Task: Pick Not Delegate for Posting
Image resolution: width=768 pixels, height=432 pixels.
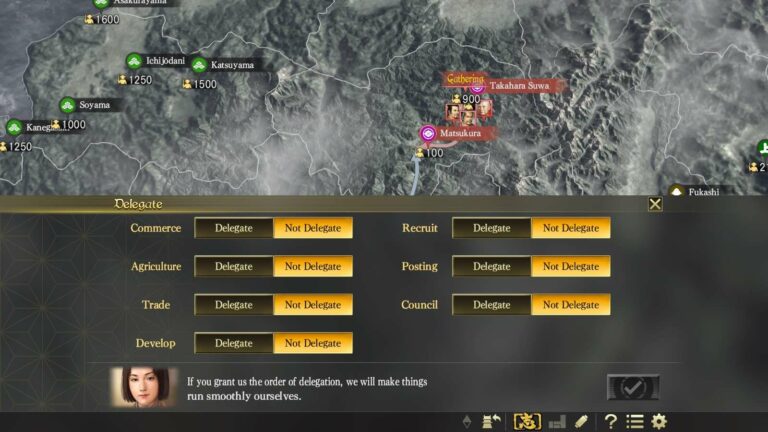Action: point(571,266)
